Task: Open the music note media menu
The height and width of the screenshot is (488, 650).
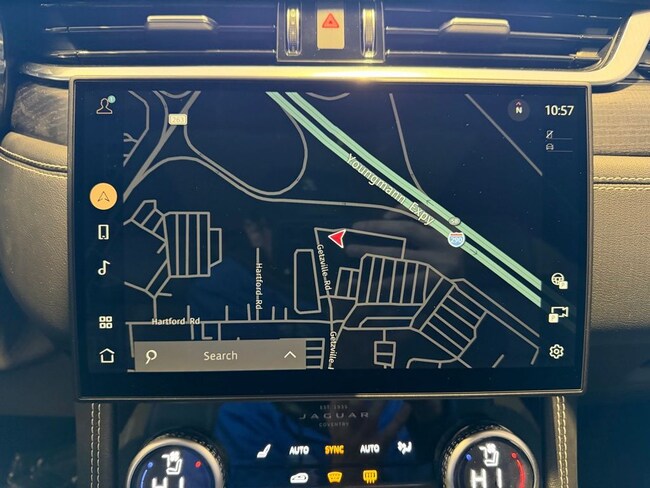Action: point(104,267)
